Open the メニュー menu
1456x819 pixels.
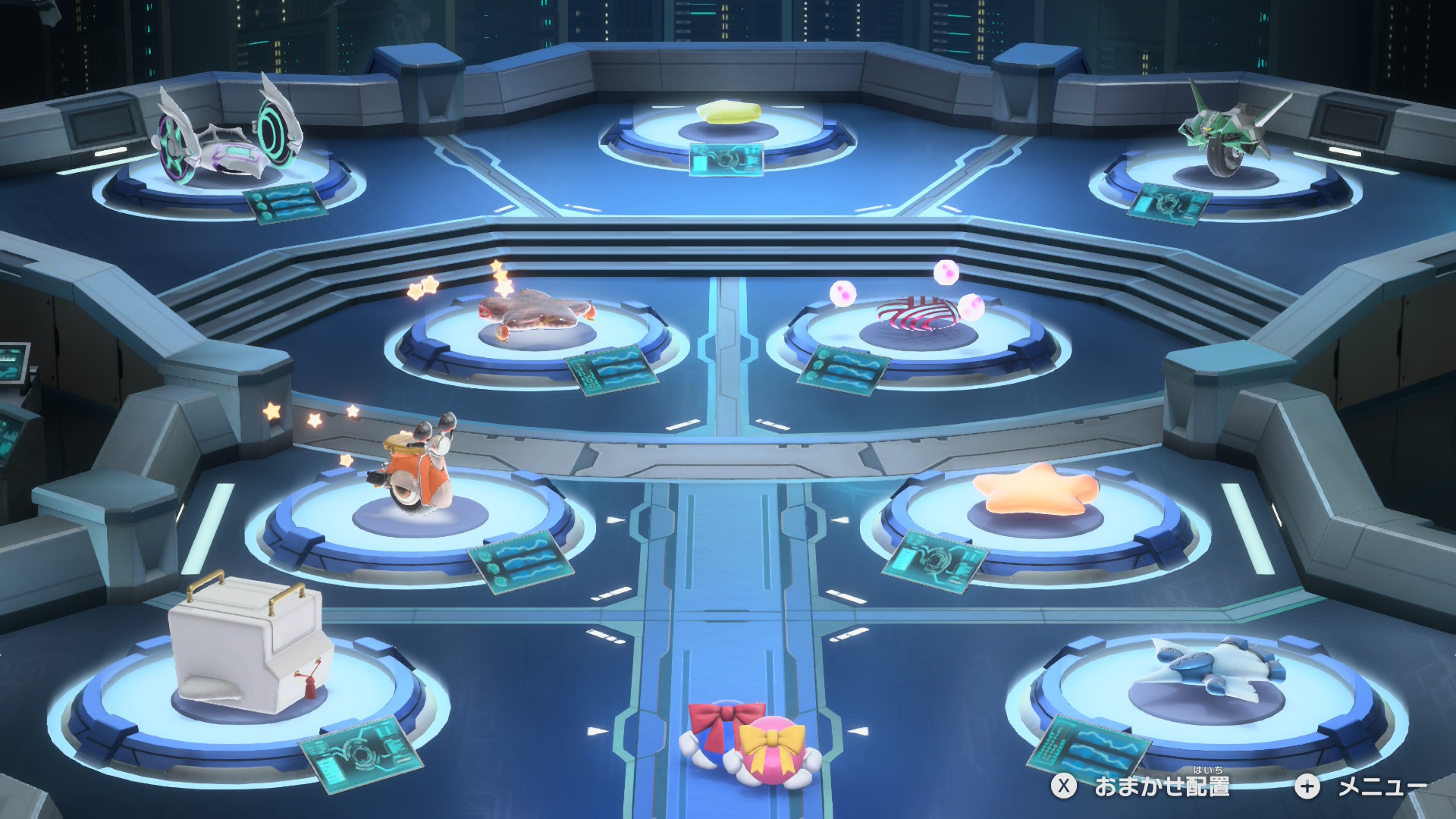tap(1362, 786)
